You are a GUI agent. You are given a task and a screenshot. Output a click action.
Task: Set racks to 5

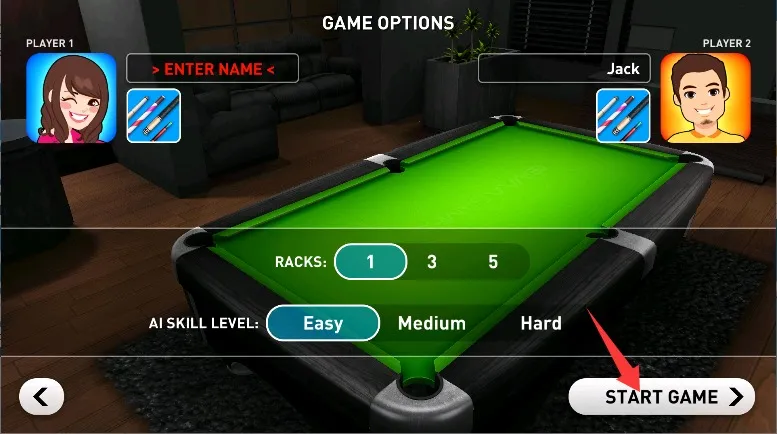pyautogui.click(x=493, y=262)
